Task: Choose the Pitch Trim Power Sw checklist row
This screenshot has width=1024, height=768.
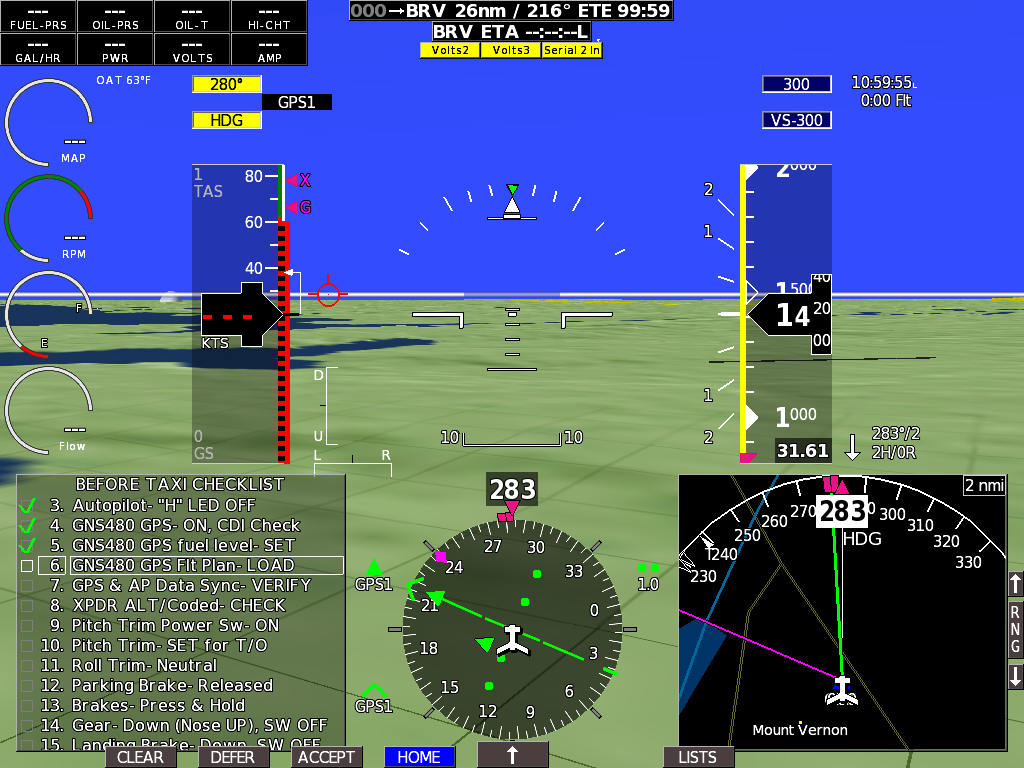Action: click(175, 625)
